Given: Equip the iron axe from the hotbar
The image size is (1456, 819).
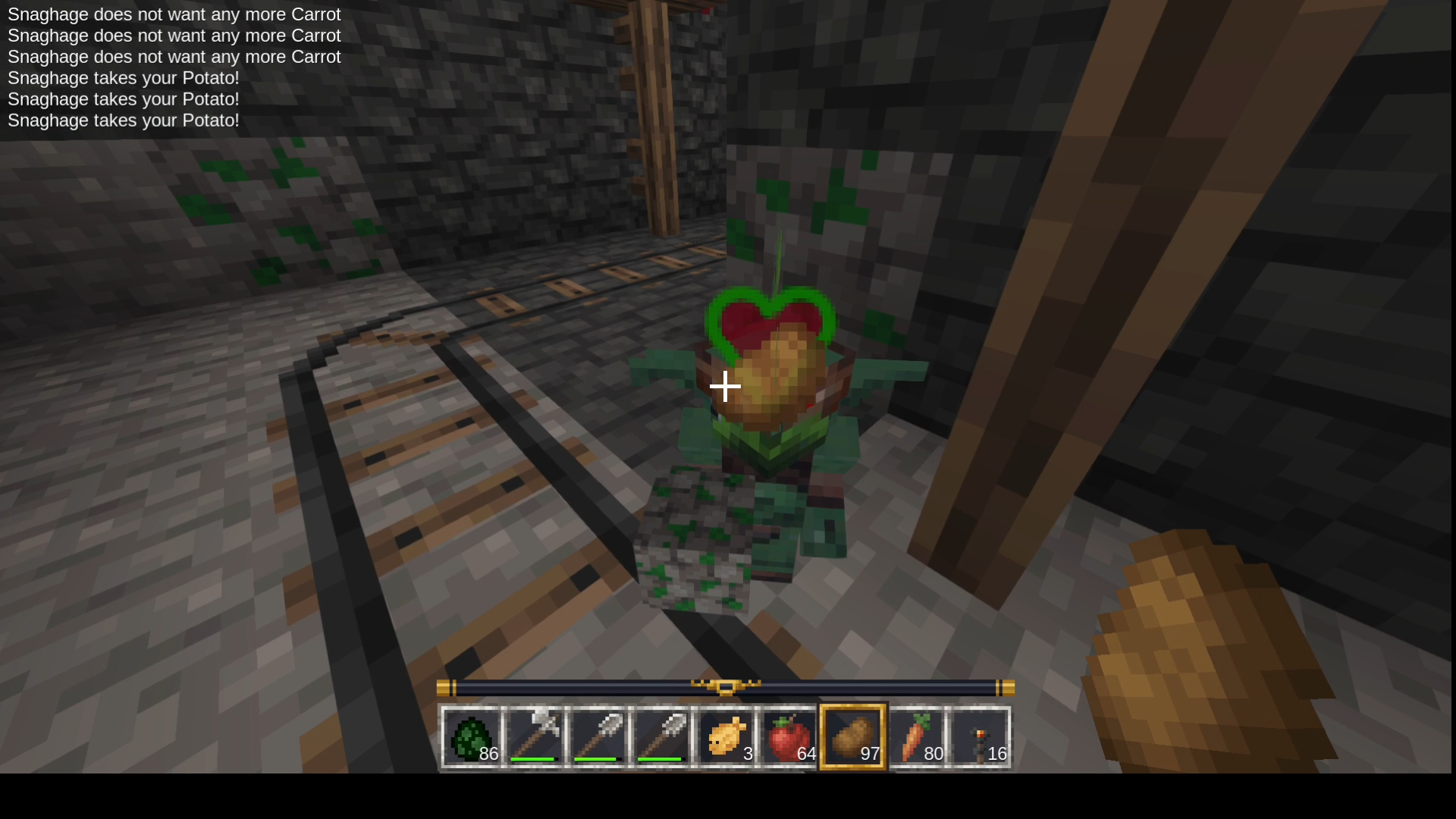Looking at the screenshot, I should (535, 737).
